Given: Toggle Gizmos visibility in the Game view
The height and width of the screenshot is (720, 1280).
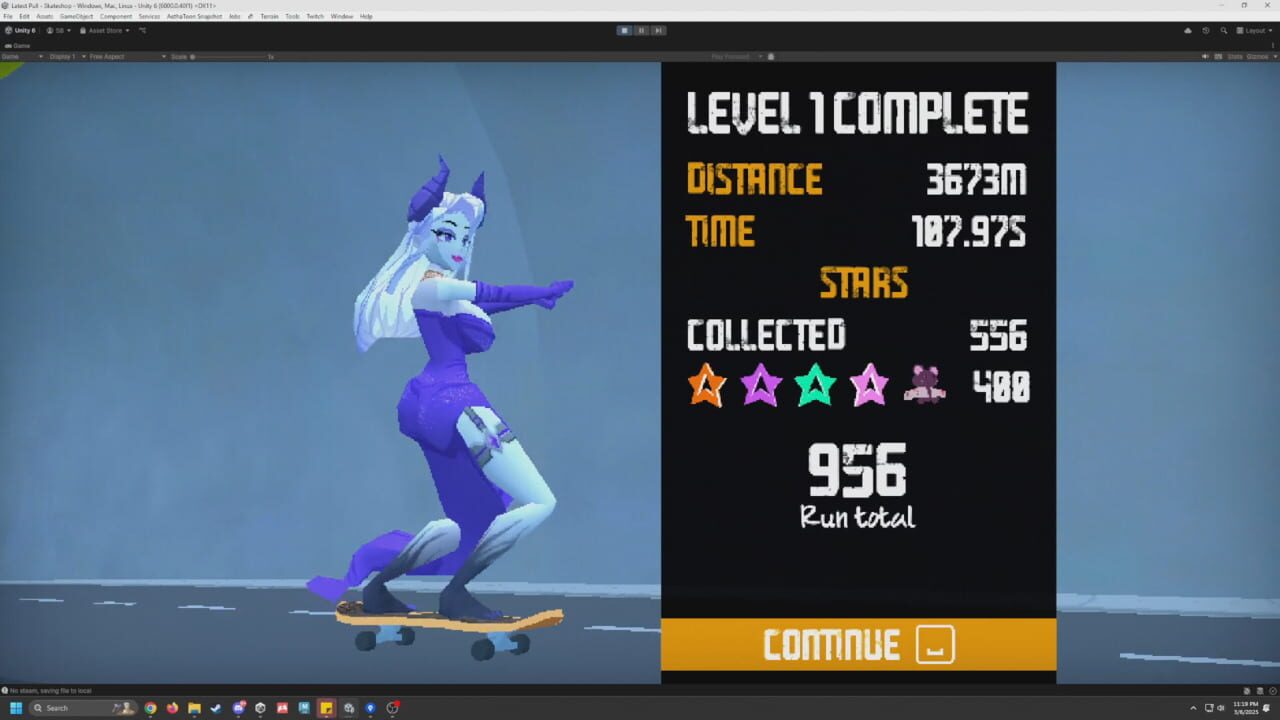Looking at the screenshot, I should point(1257,56).
